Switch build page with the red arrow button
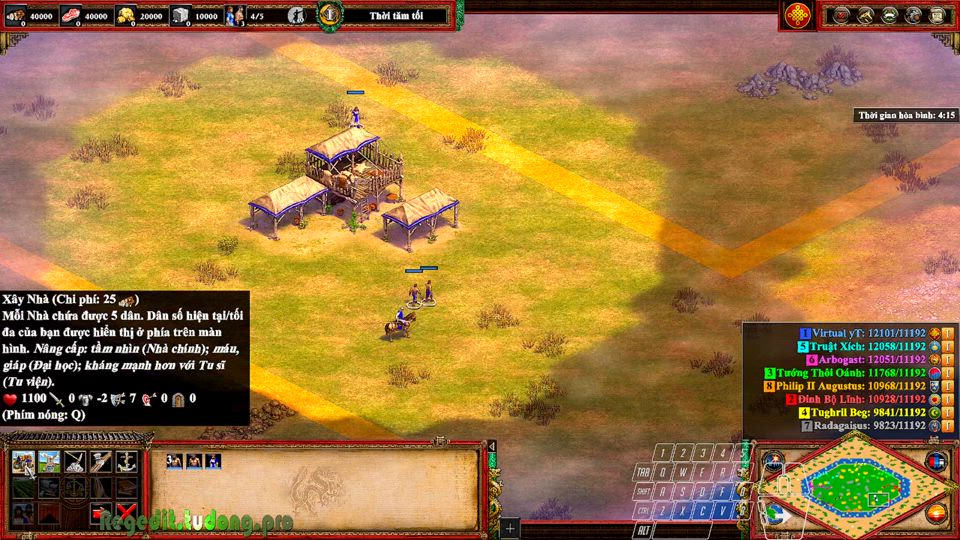This screenshot has width=960, height=540. pyautogui.click(x=100, y=514)
